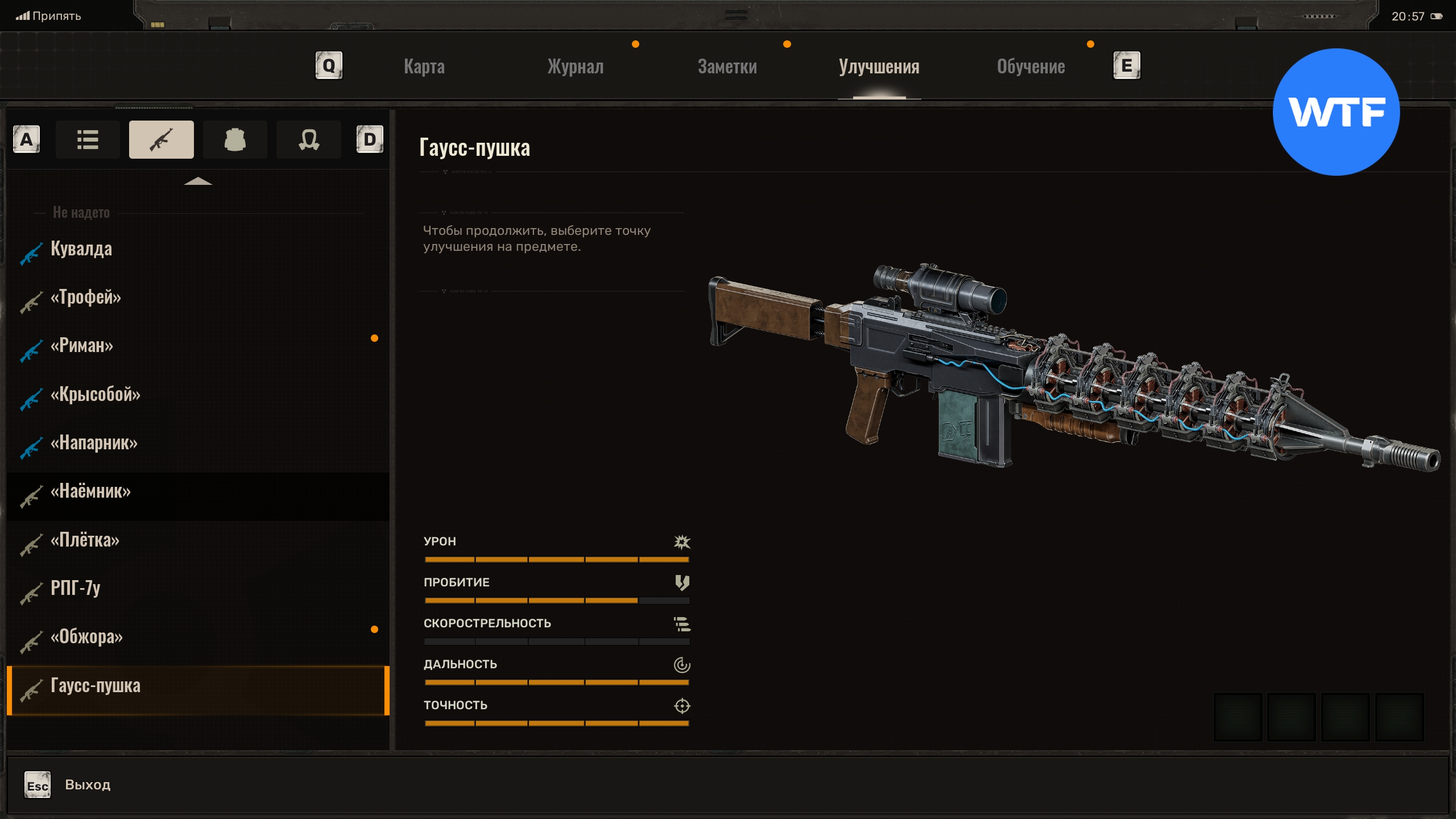Select the «Обжора» weapon

pos(87,636)
